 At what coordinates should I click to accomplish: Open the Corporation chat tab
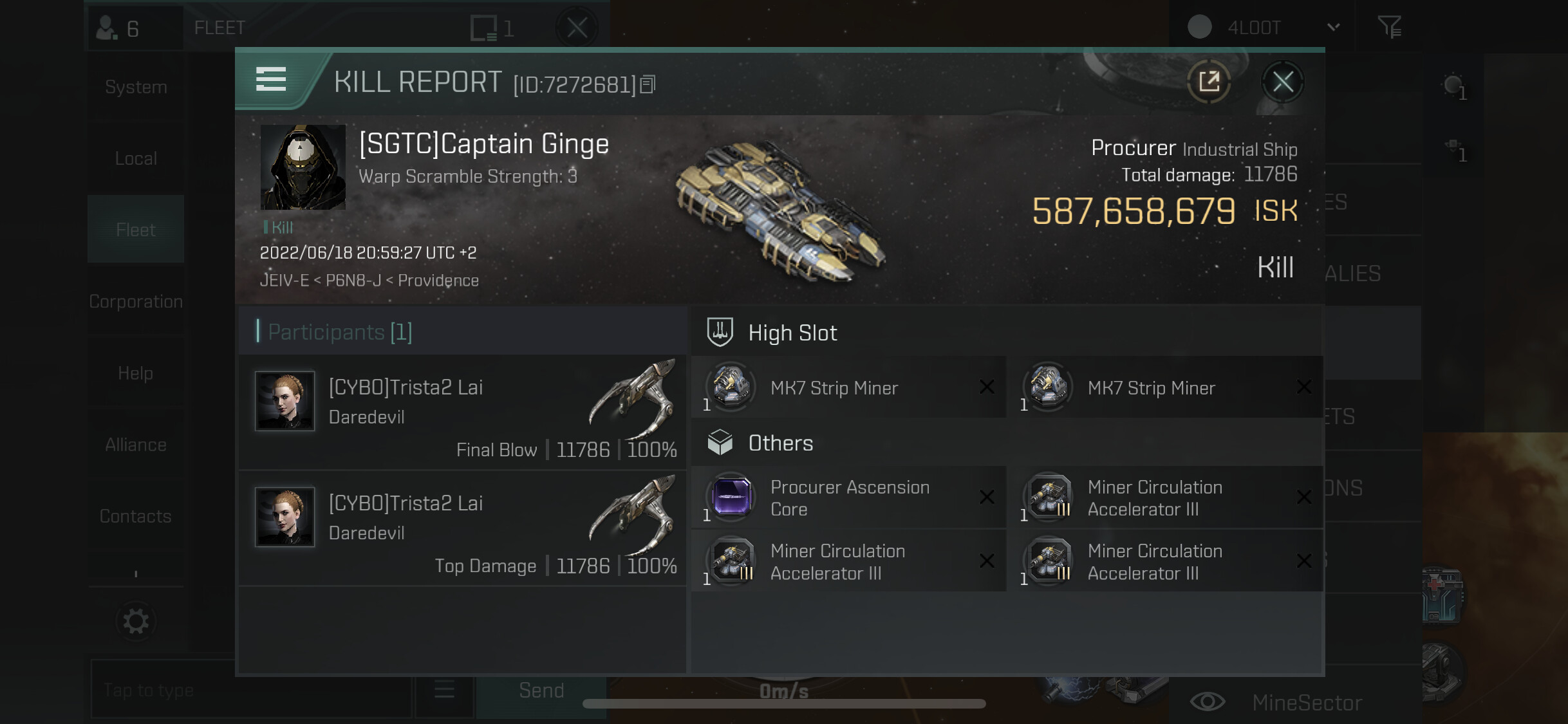136,301
